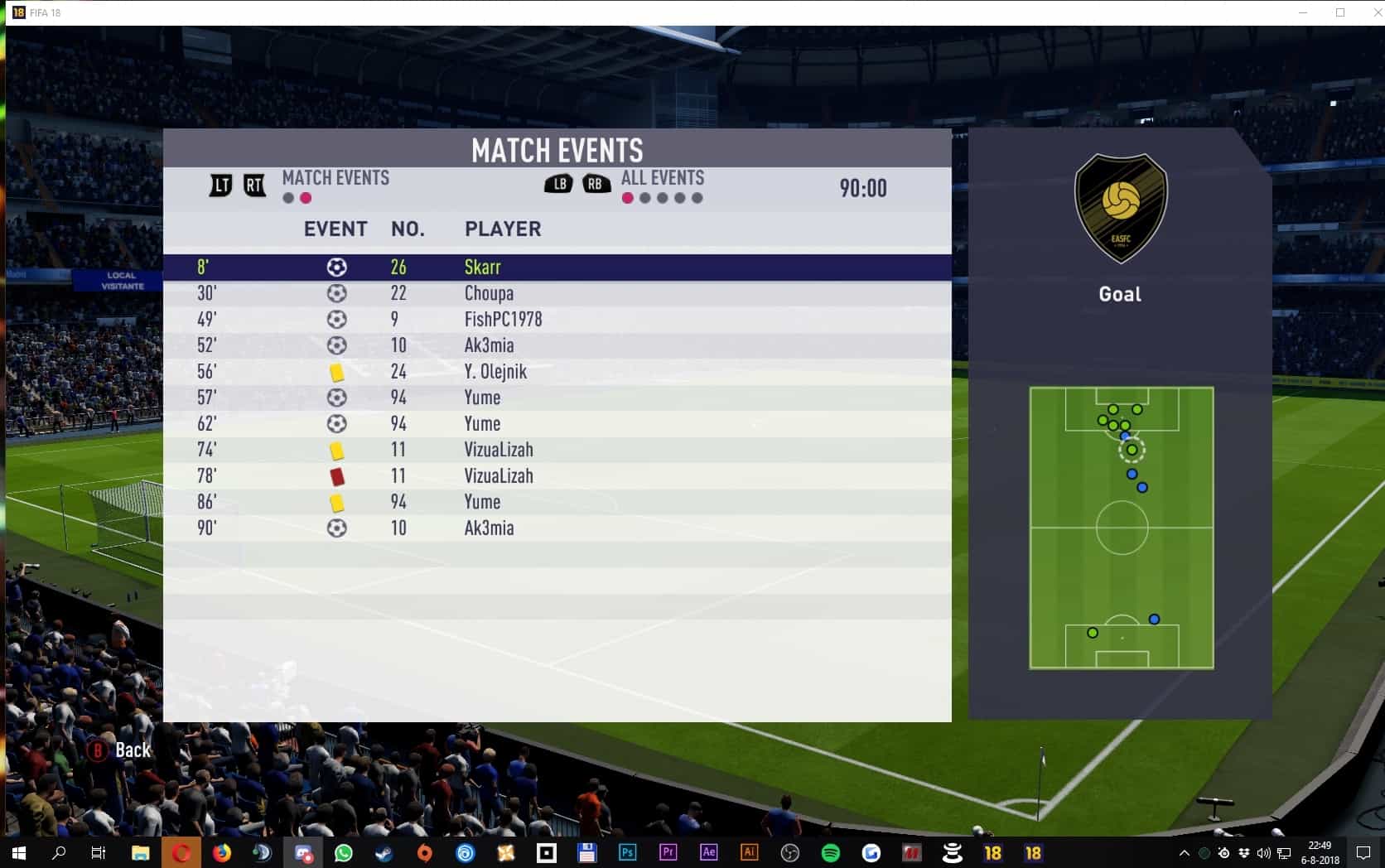Screen dimensions: 1385x868
Task: Switch to the Match Events tab heading
Action: pos(335,178)
